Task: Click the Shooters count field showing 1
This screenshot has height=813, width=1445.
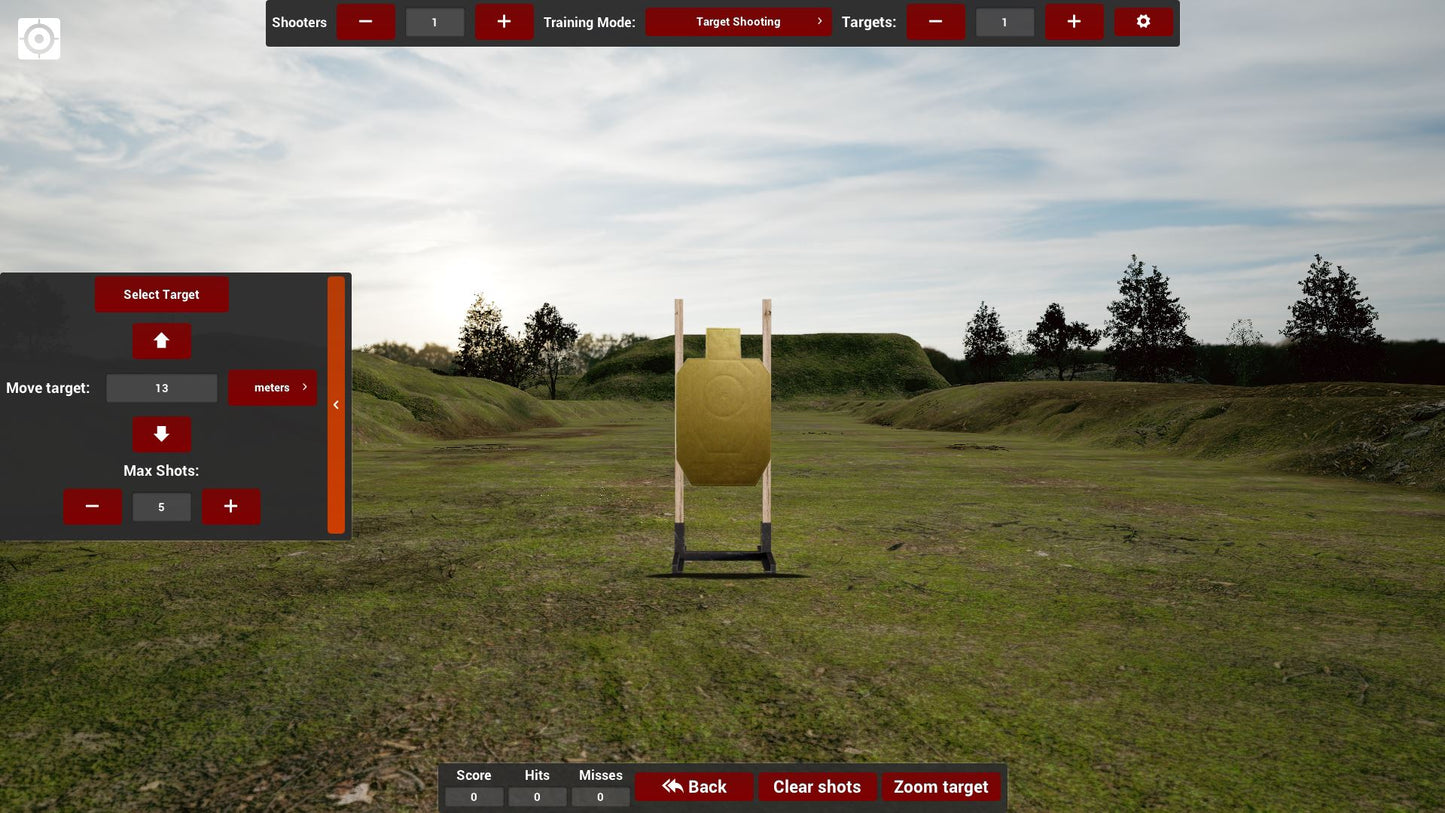Action: [434, 21]
